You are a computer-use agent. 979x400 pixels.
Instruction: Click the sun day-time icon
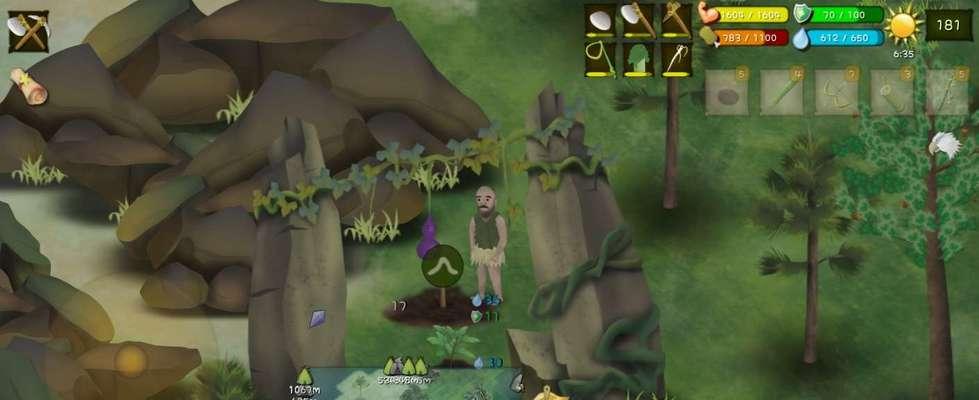coord(903,27)
